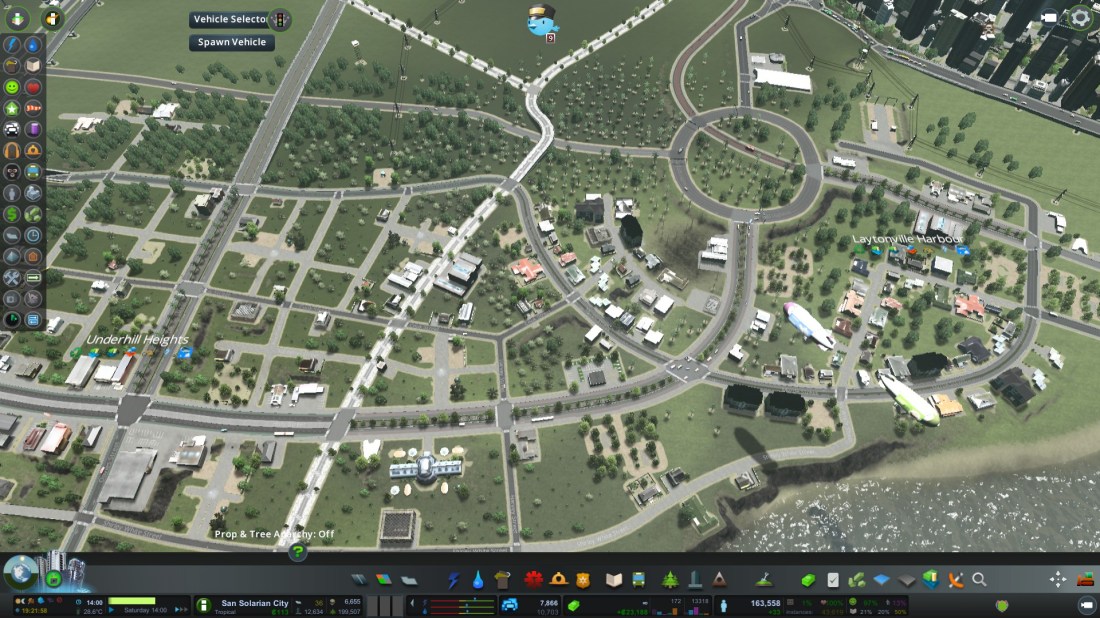Screen dimensions: 1100x618
Task: Click the Vehicle Selector button
Action: click(231, 19)
